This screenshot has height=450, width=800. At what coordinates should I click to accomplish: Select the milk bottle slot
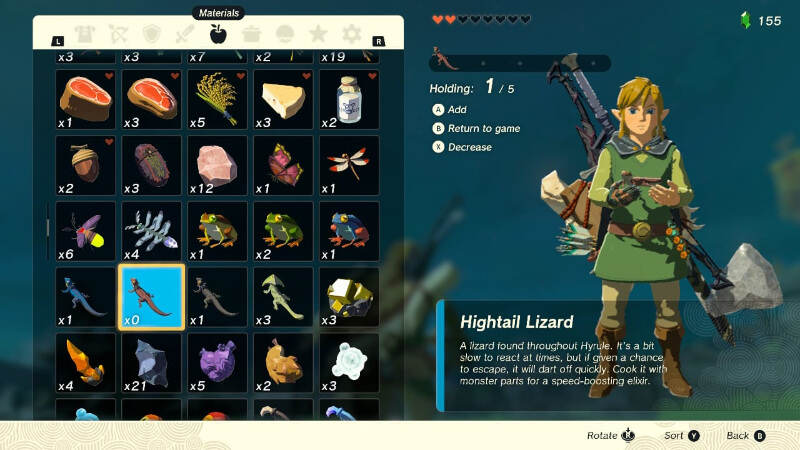[x=349, y=99]
